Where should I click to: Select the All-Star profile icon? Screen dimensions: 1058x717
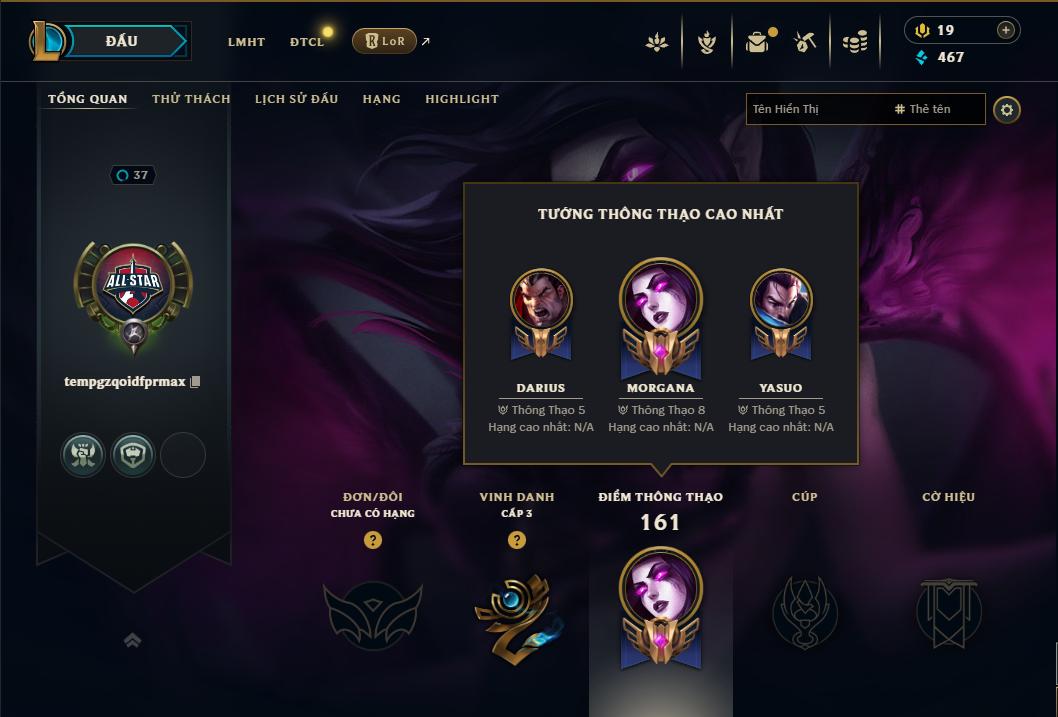pos(133,289)
